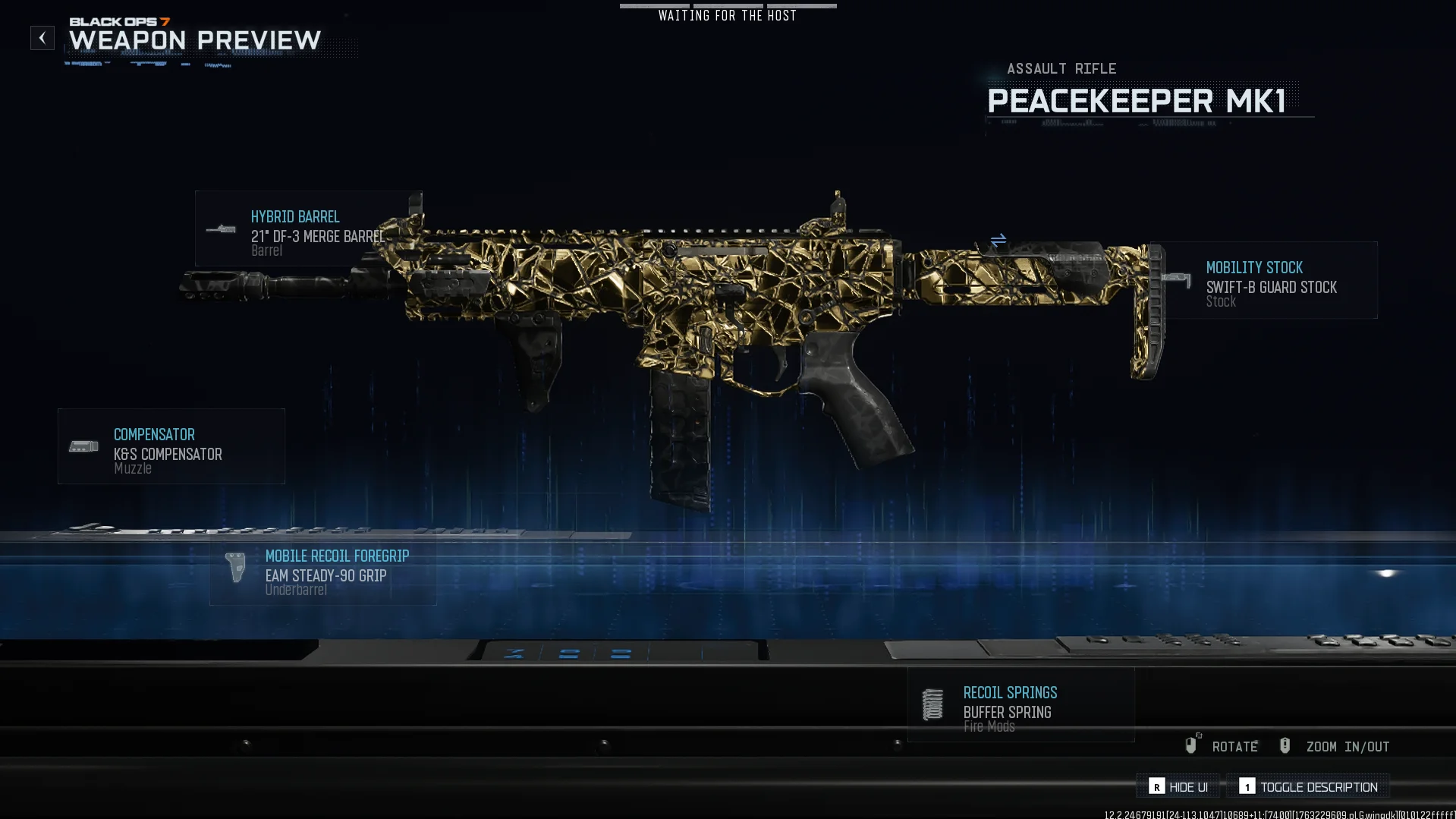This screenshot has width=1456, height=819.
Task: Open the Mobility Stock attachment card
Action: point(1264,280)
